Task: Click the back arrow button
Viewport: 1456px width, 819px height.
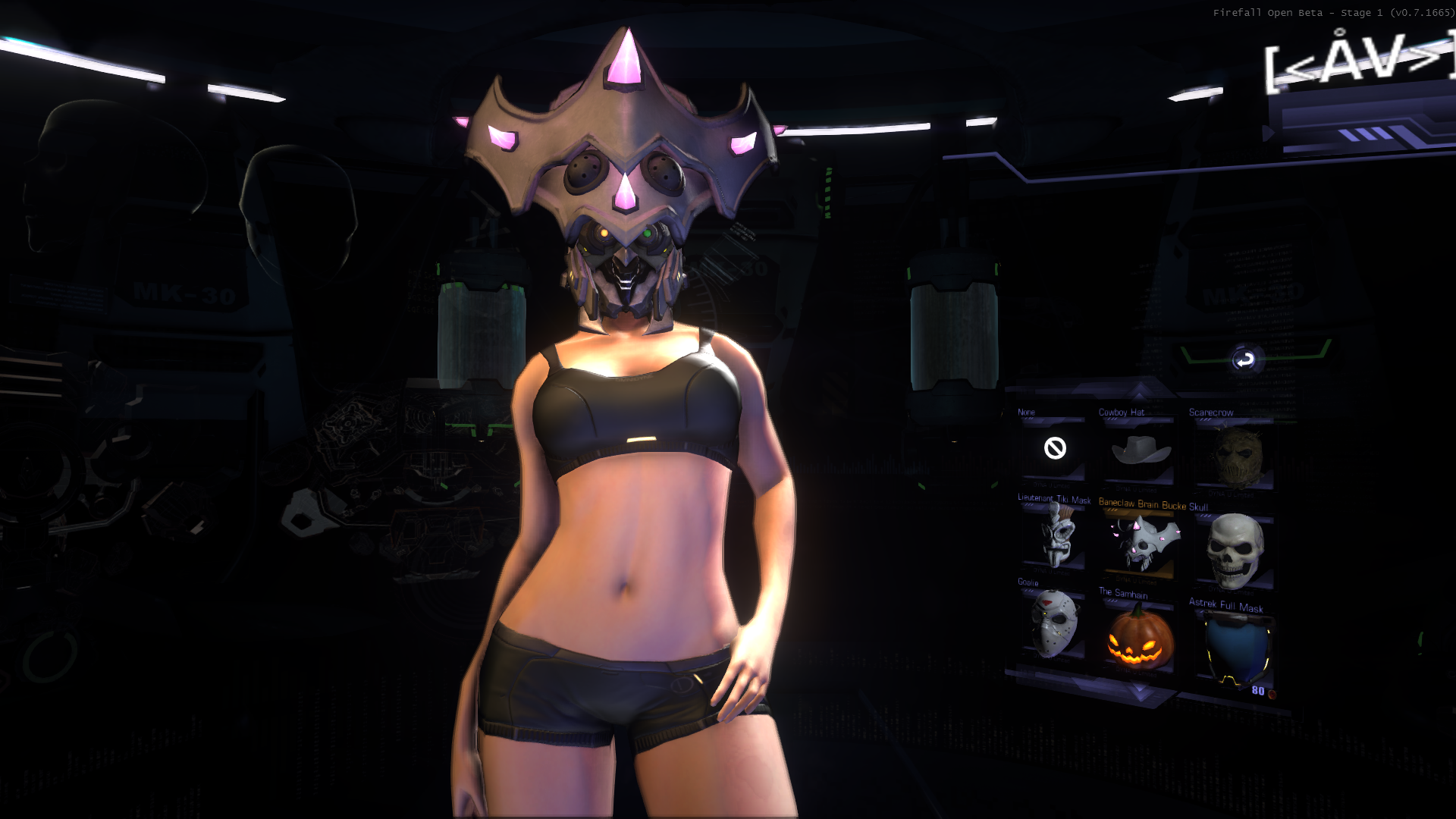Action: [x=1244, y=360]
